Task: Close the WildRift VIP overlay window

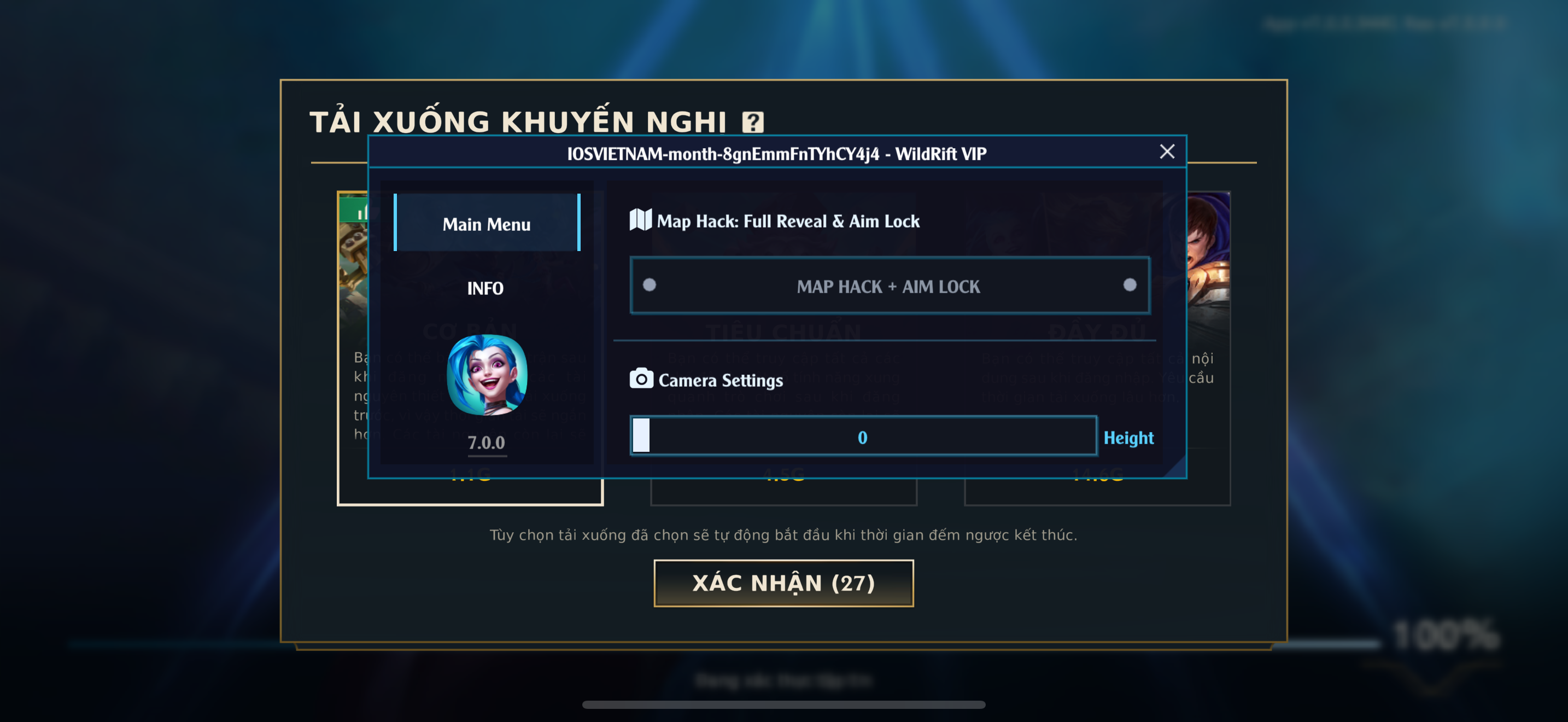Action: 1166,152
